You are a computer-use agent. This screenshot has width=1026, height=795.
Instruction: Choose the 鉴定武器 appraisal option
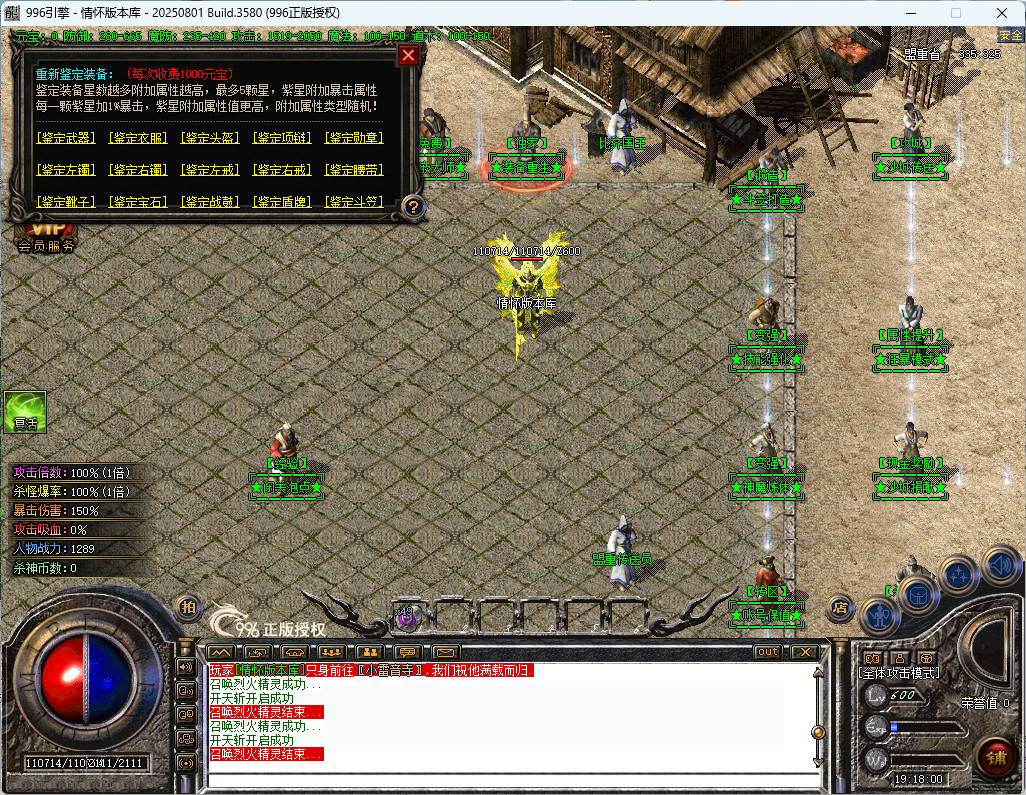pyautogui.click(x=66, y=138)
